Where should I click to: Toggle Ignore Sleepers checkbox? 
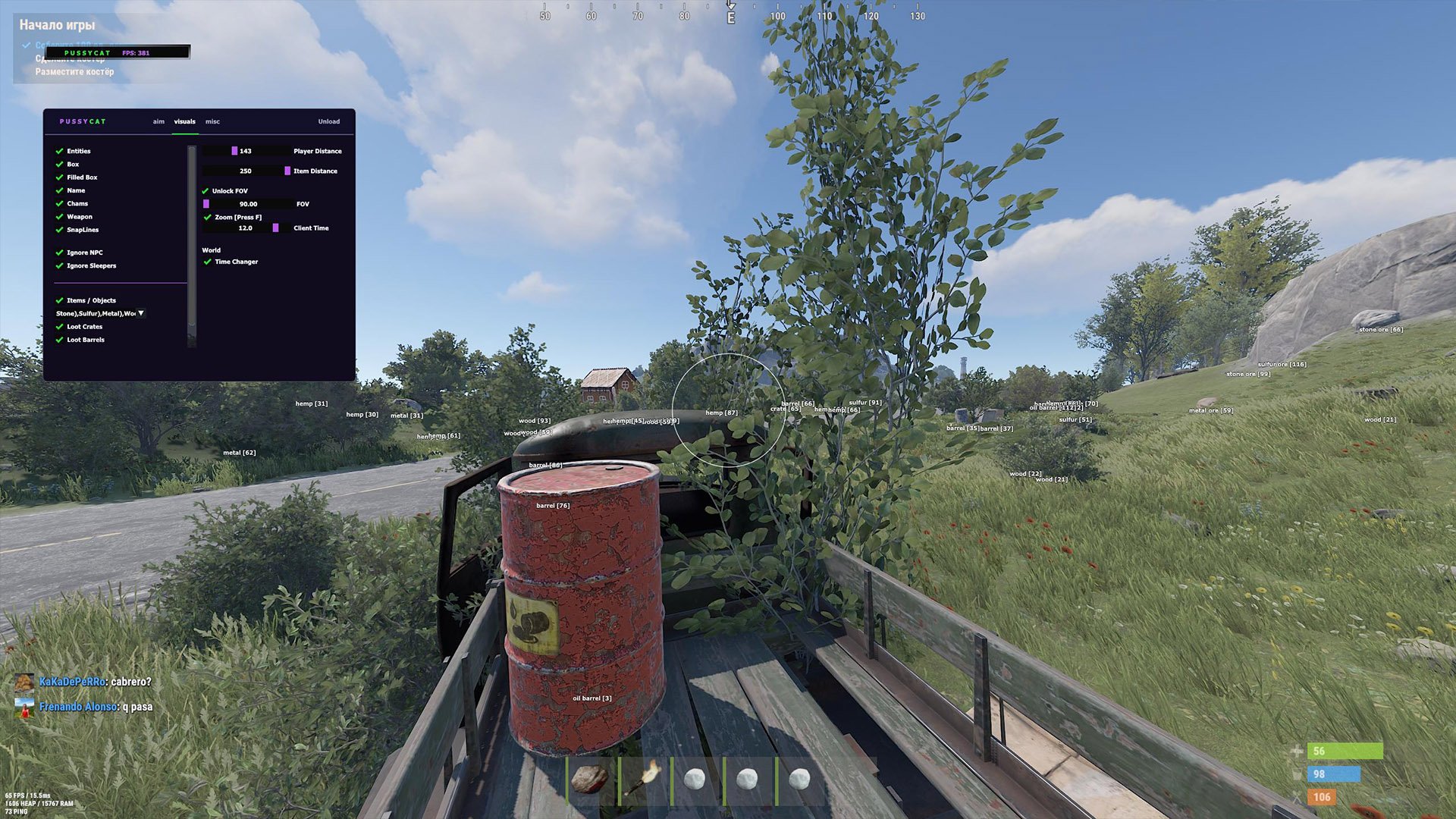point(59,266)
